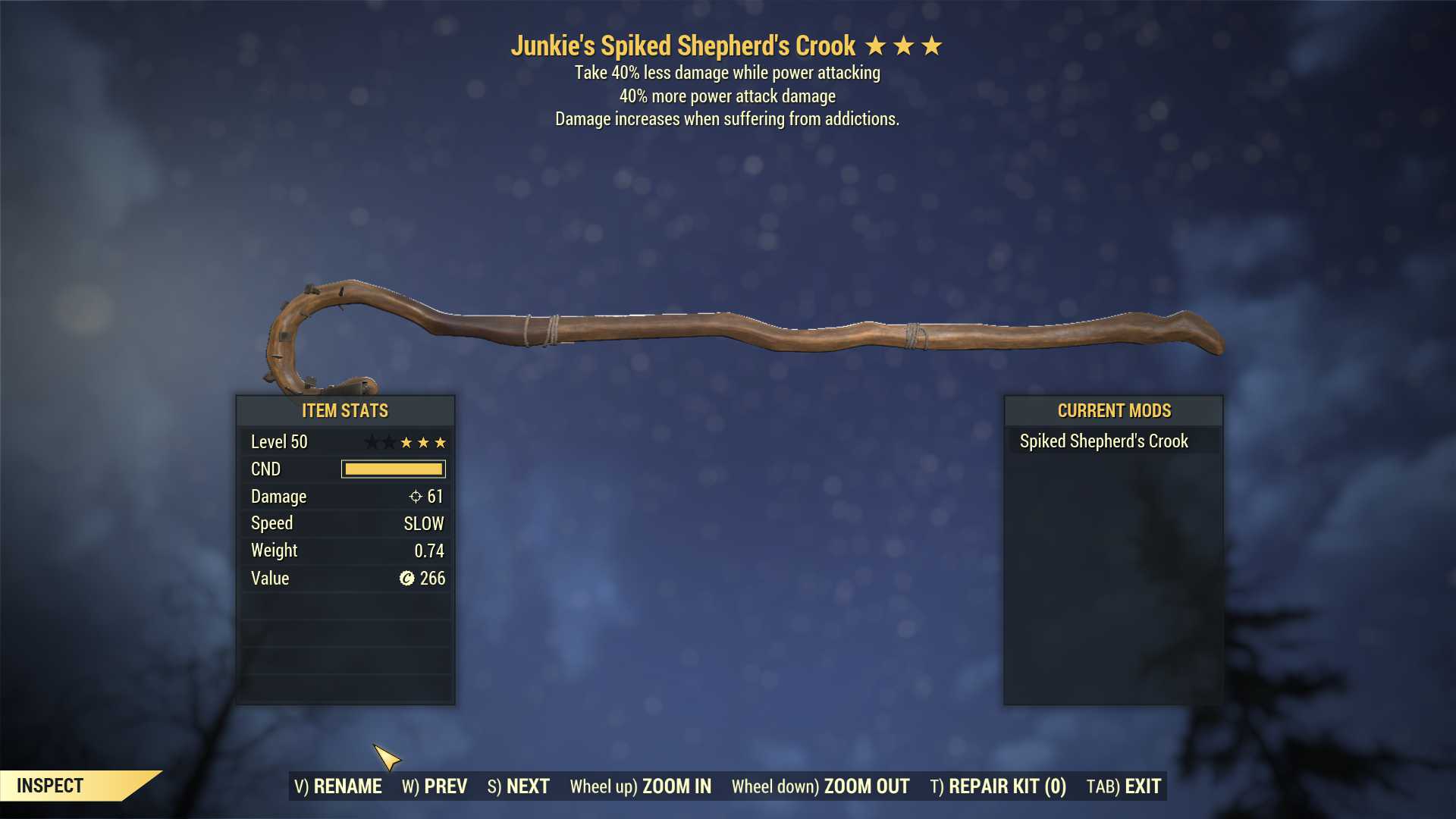Image resolution: width=1456 pixels, height=819 pixels.
Task: Open the Spiked Shepherd's Crook mod entry
Action: (x=1103, y=440)
